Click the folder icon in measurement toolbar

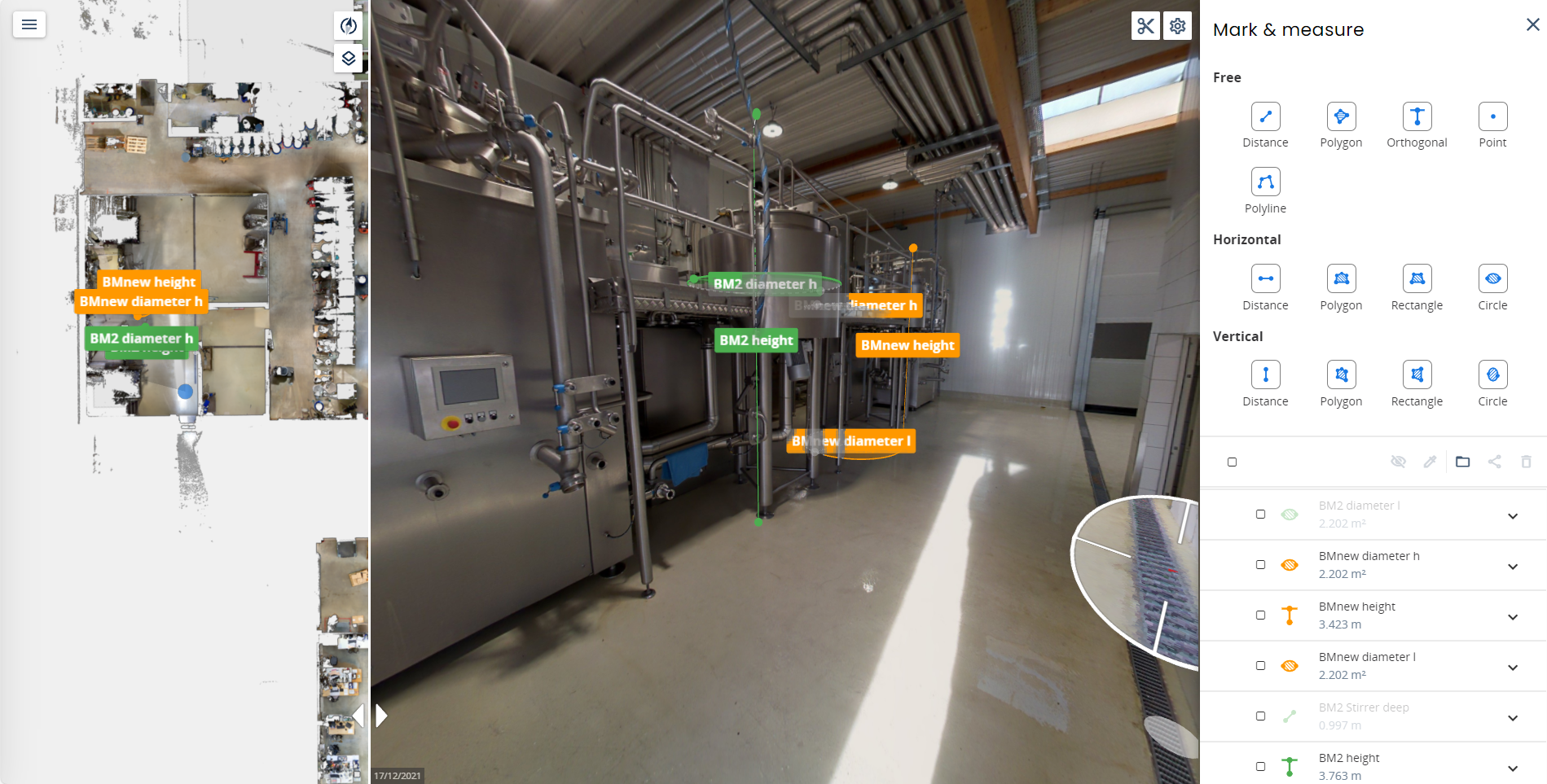[1462, 462]
